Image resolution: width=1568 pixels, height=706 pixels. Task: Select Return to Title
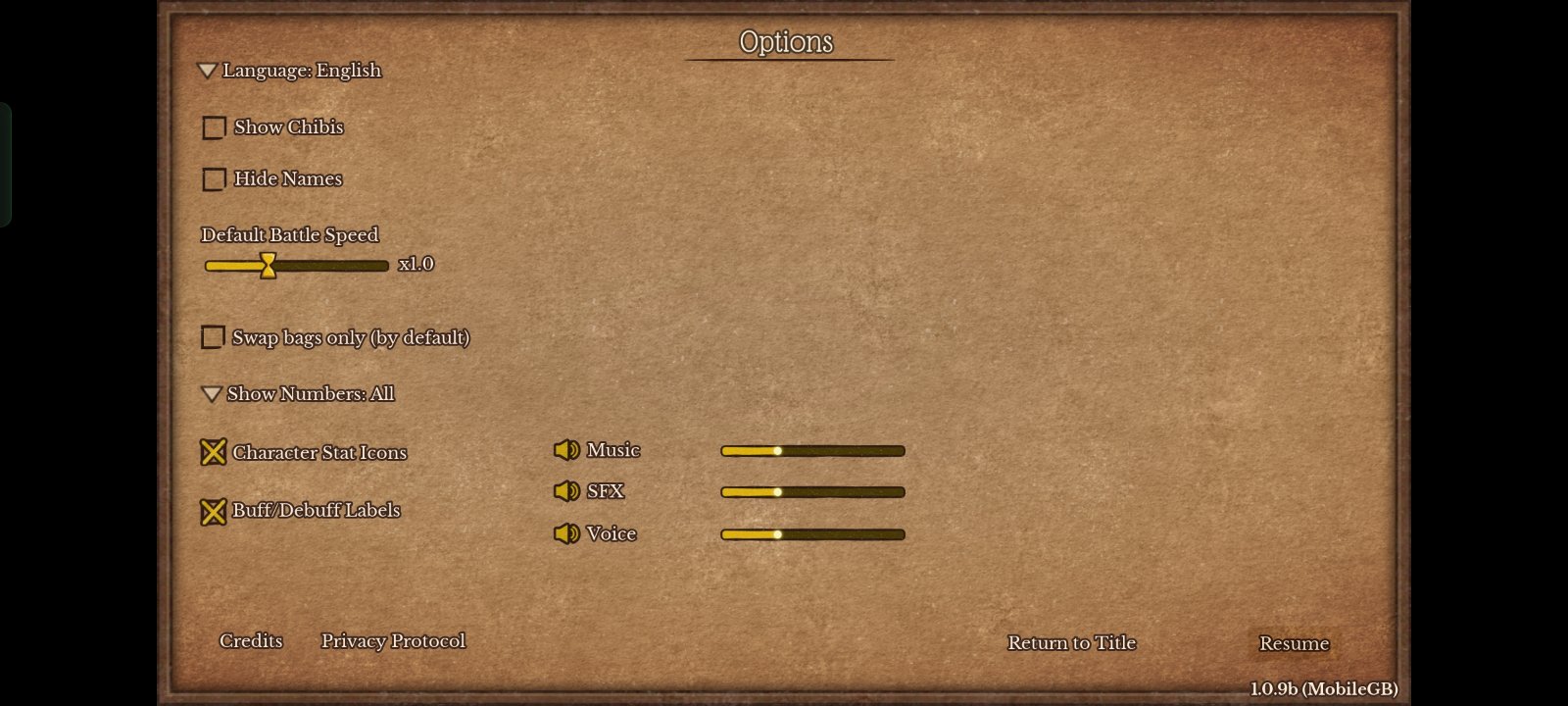coord(1071,642)
